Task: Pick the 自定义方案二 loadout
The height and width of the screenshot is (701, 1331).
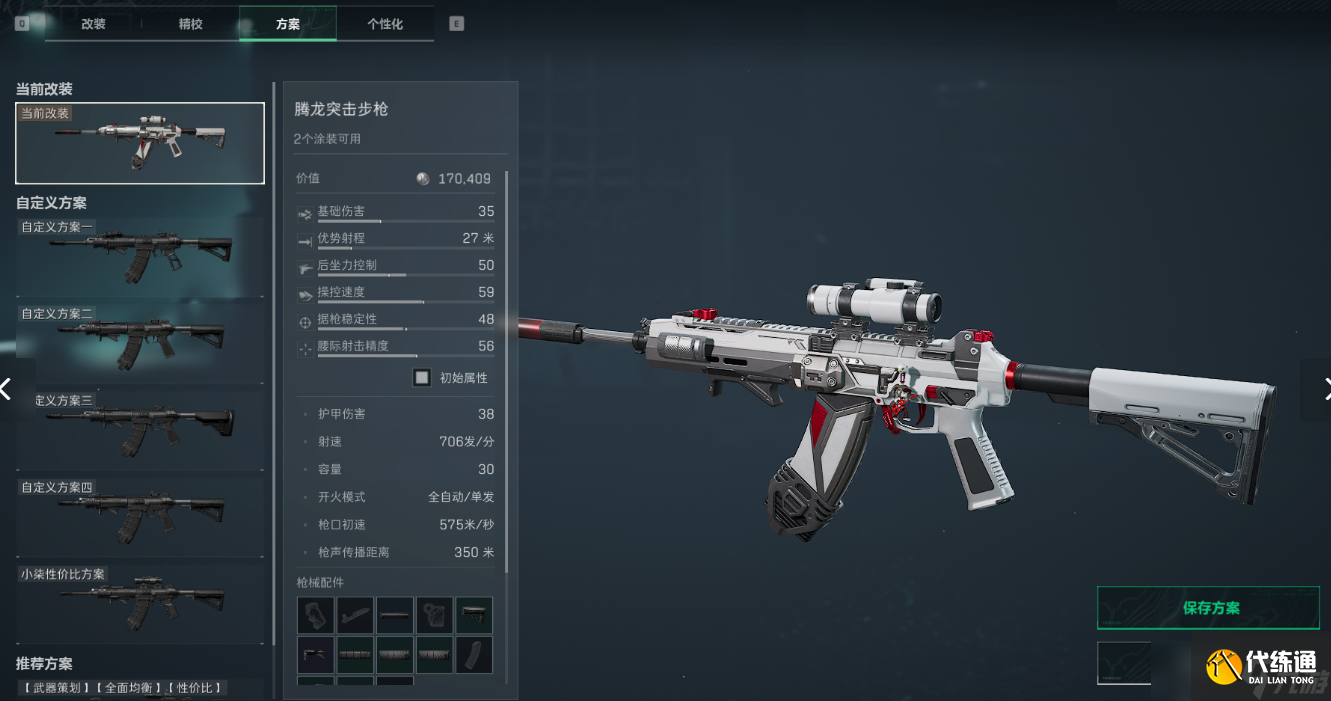Action: 140,342
